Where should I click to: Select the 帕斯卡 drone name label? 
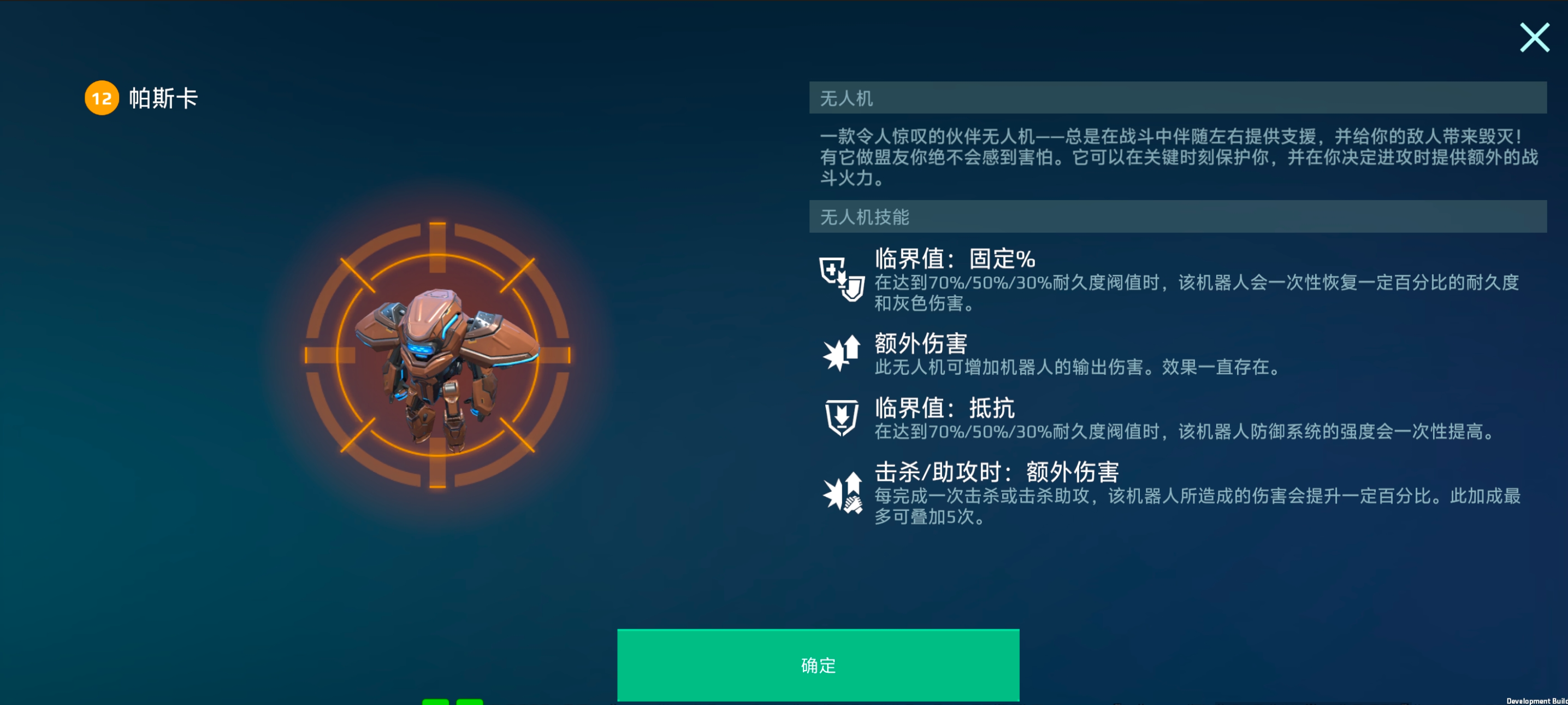163,97
